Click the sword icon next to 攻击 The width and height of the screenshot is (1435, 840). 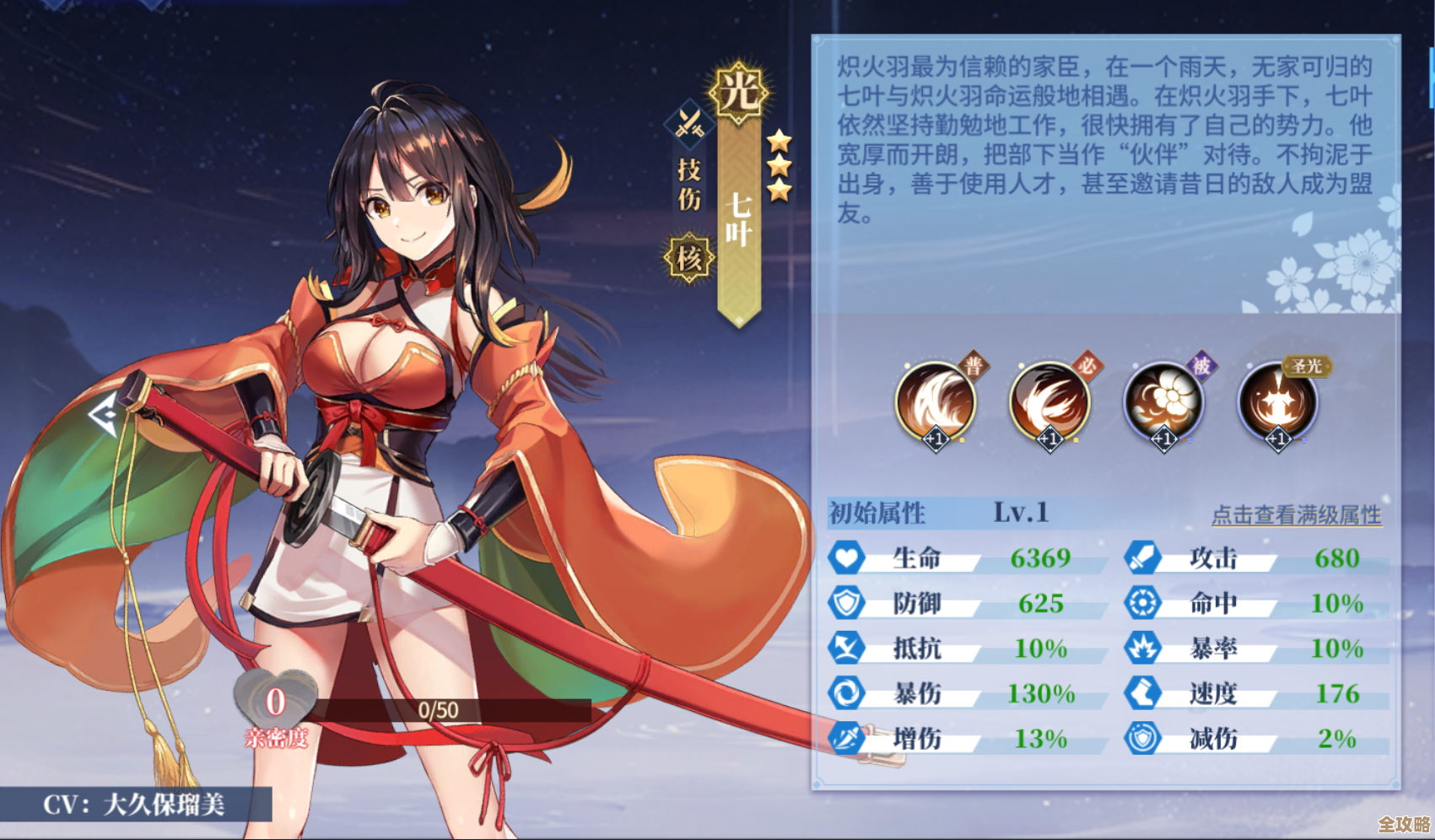[1145, 558]
